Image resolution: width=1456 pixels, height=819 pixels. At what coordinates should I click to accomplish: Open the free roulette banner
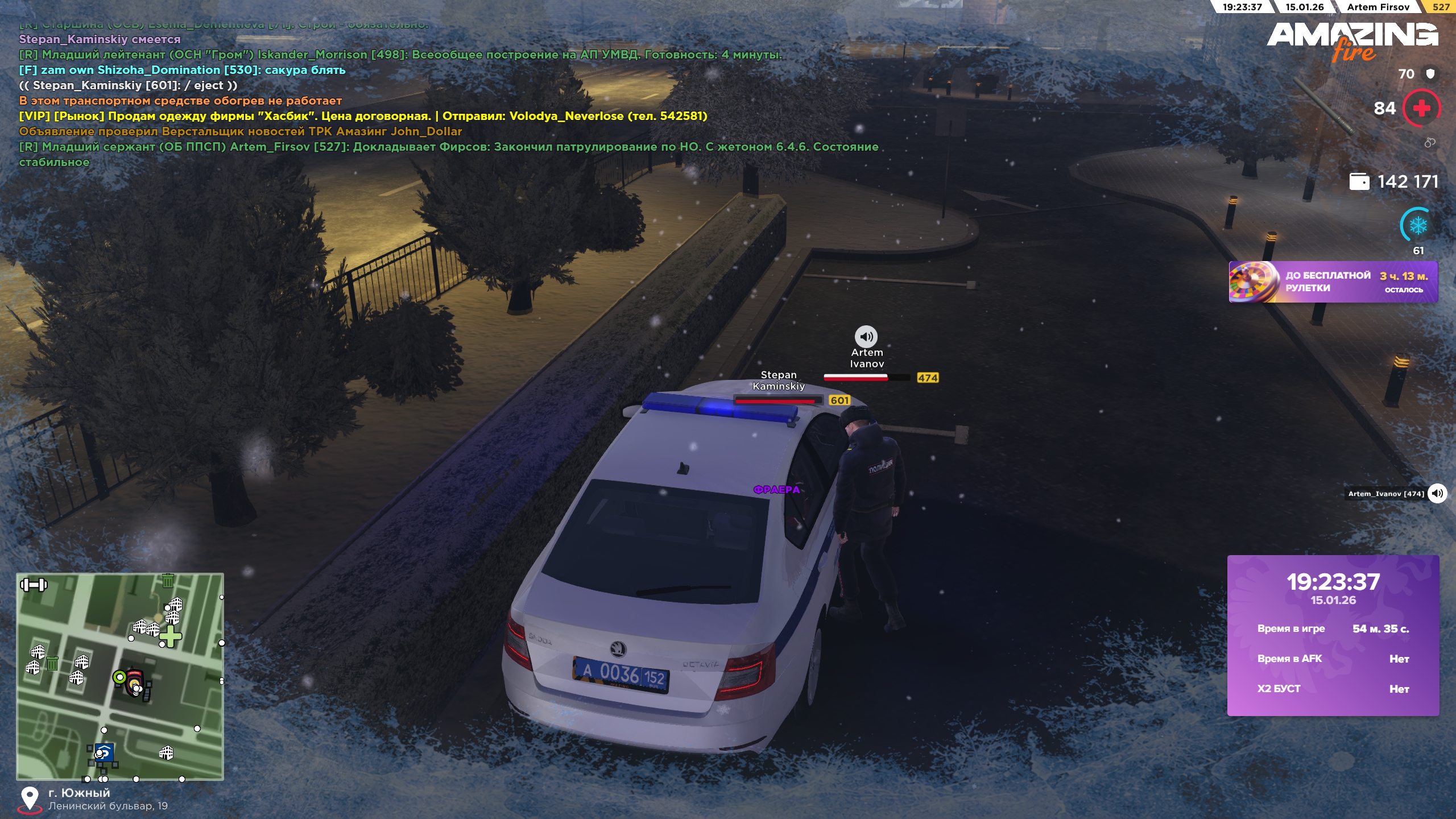(1333, 282)
